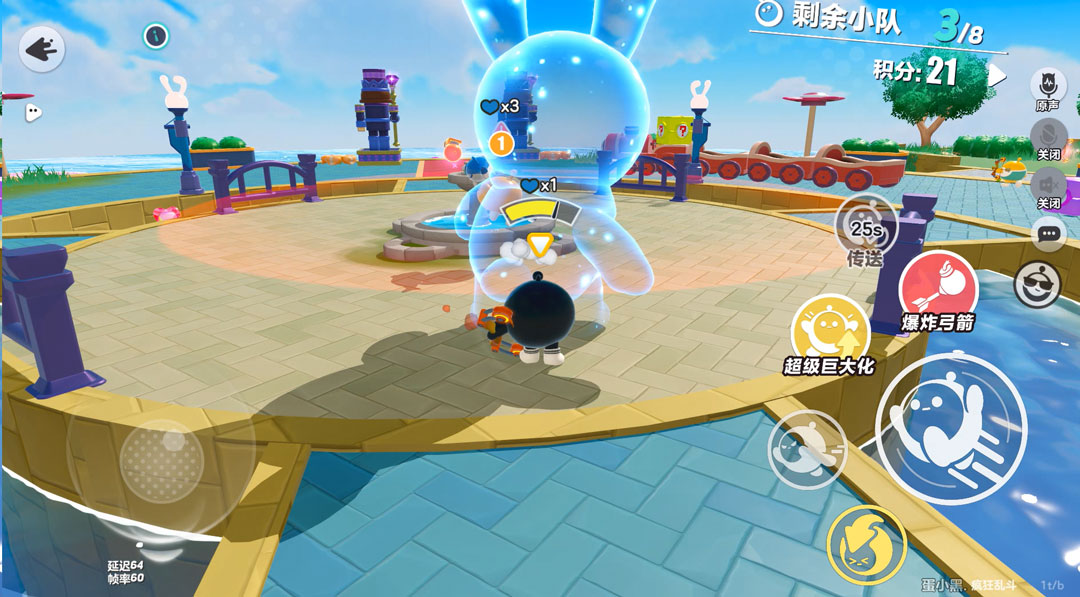This screenshot has width=1080, height=597.
Task: Tap the dive roll button
Action: pos(806,449)
